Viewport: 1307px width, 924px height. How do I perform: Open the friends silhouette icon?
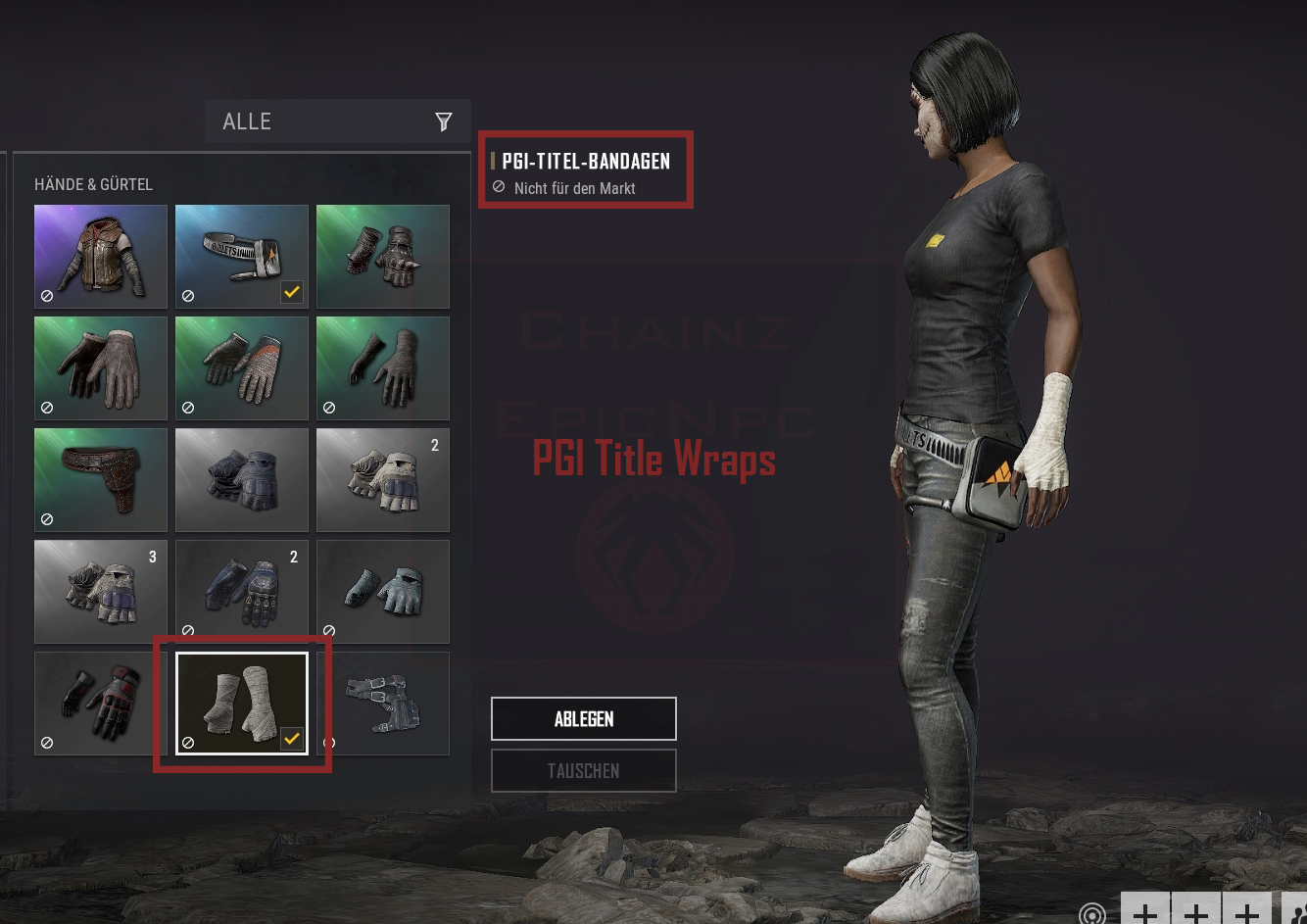coord(1298,912)
